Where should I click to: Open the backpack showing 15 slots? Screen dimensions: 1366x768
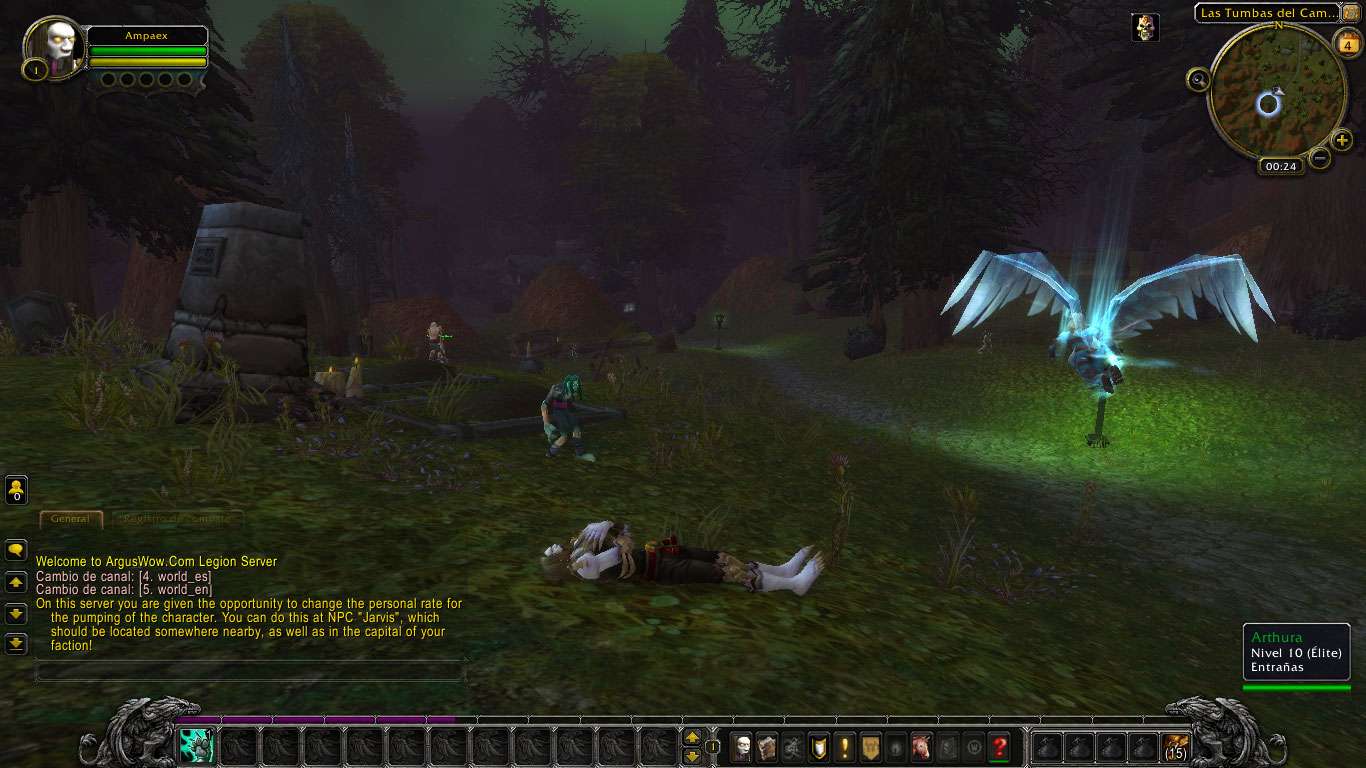[x=1176, y=747]
